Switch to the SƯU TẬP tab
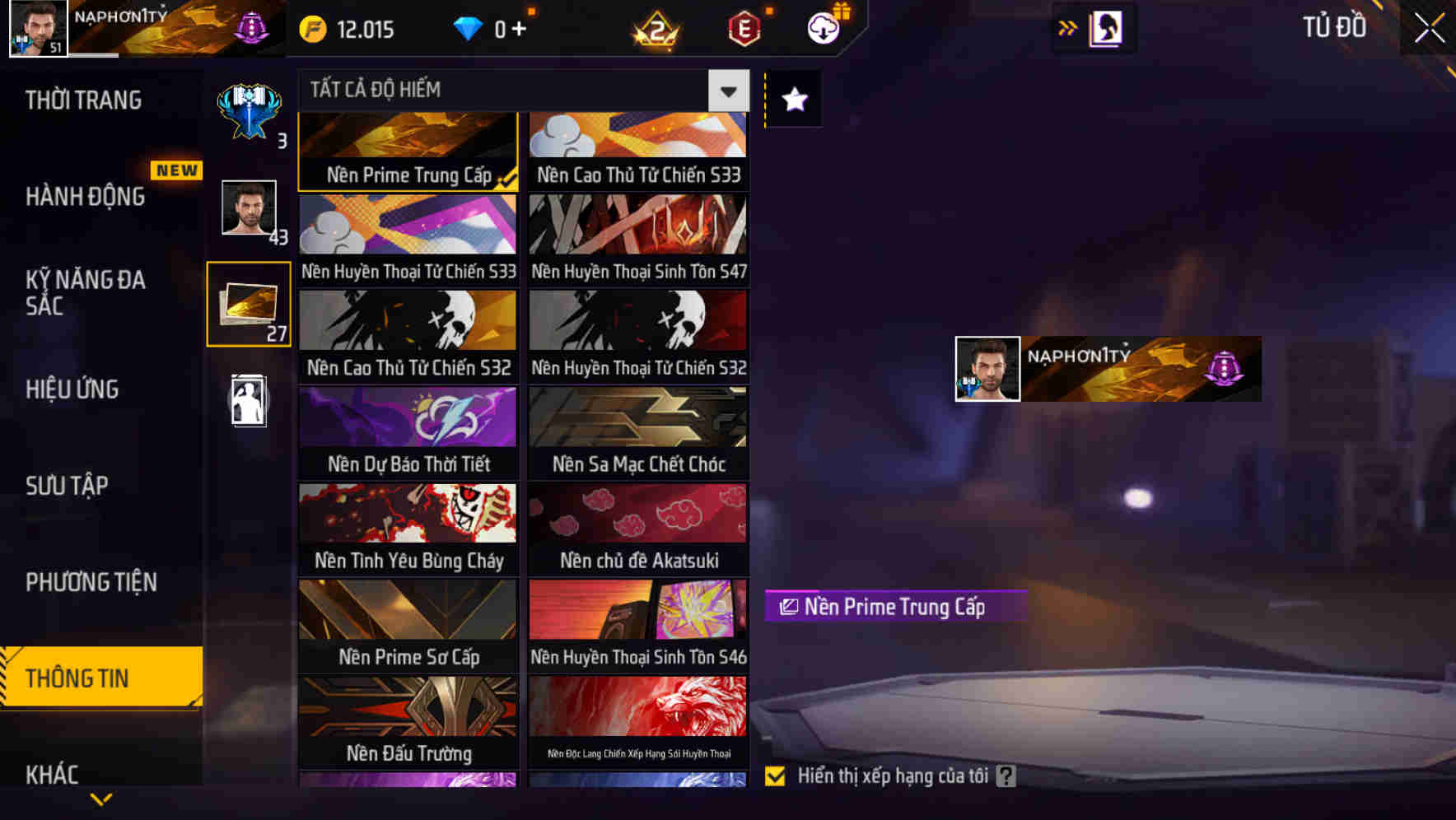This screenshot has height=820, width=1456. (x=68, y=486)
